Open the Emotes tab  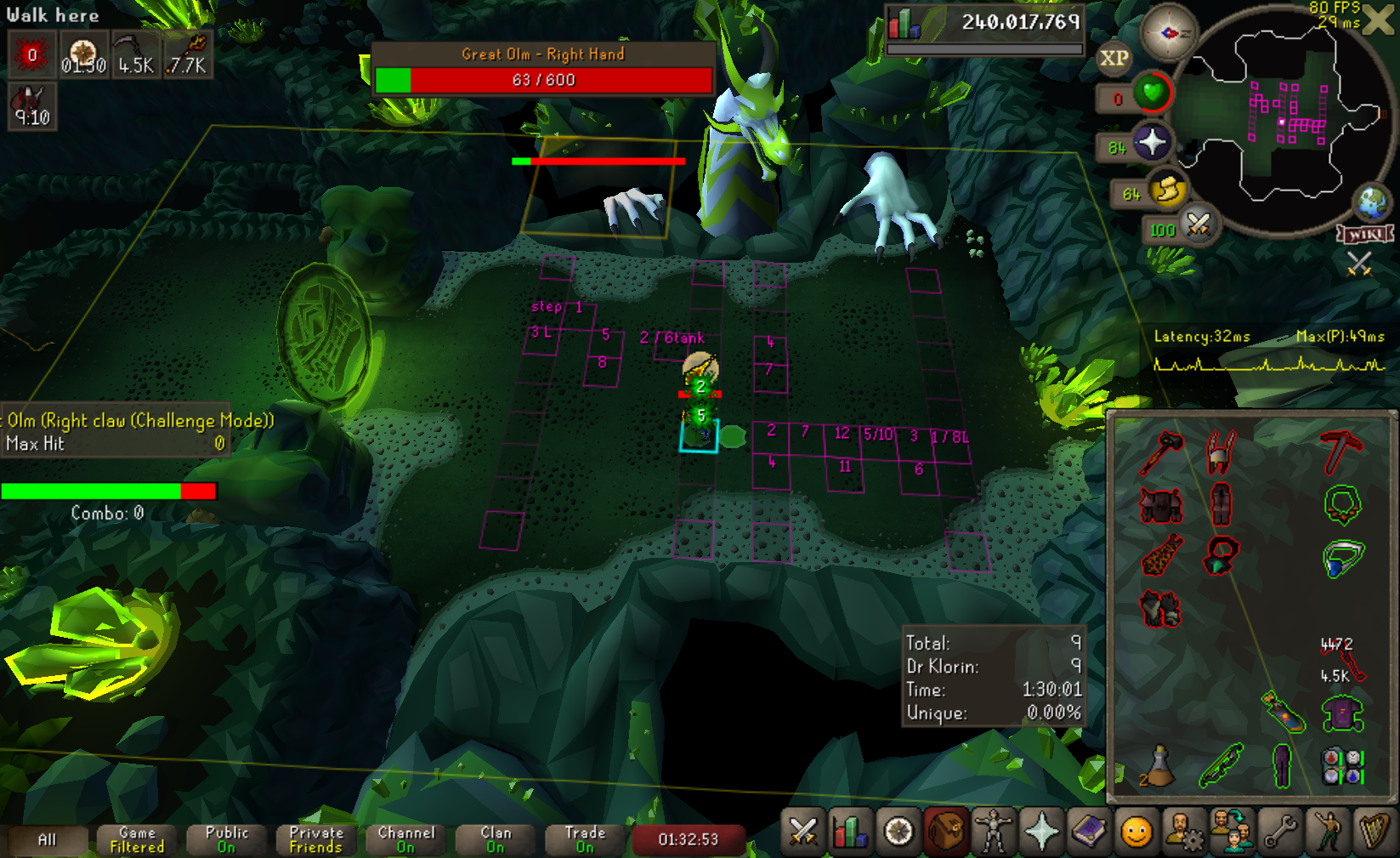coord(1328,832)
